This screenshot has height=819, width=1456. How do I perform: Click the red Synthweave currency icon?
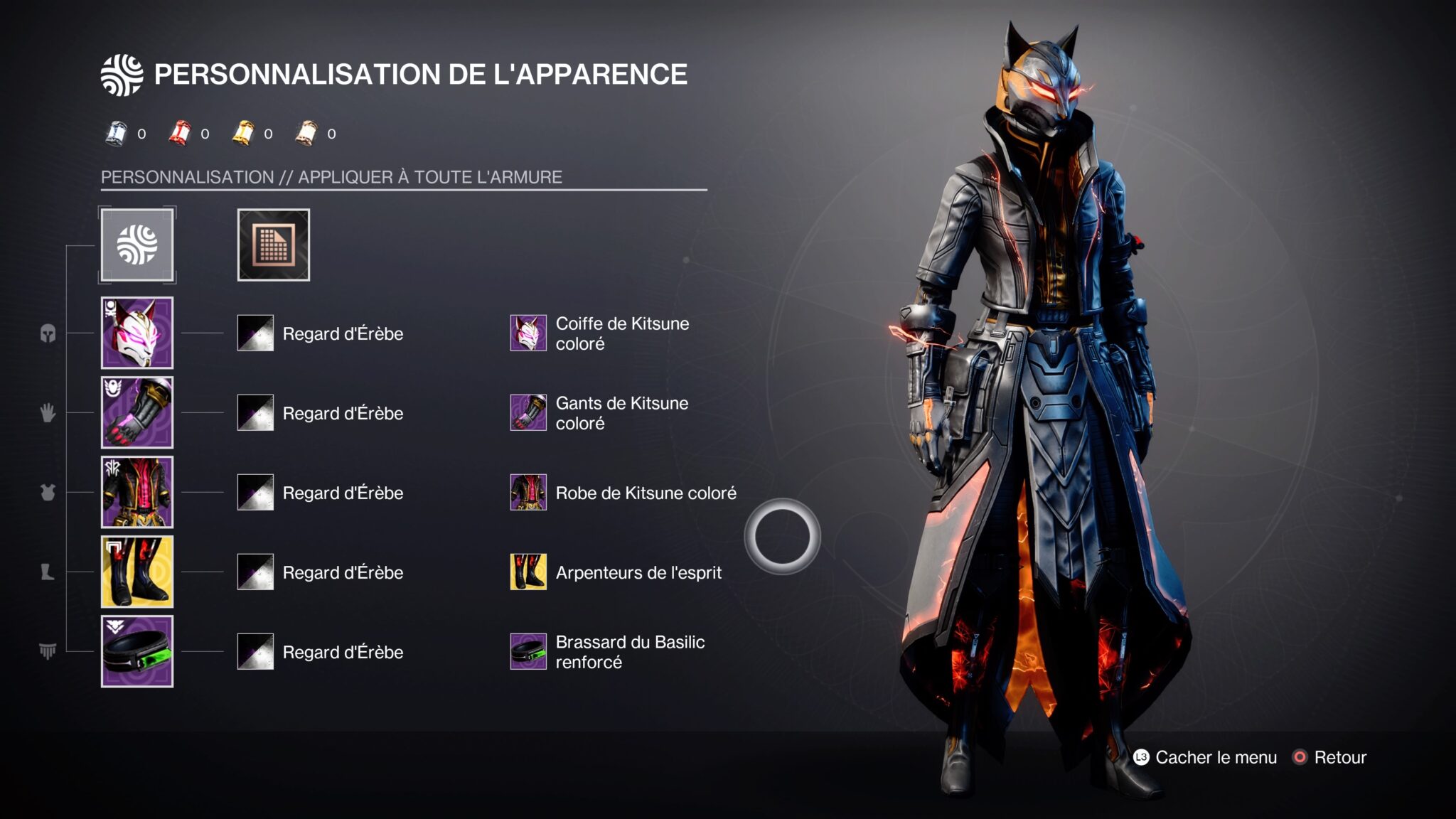point(178,132)
